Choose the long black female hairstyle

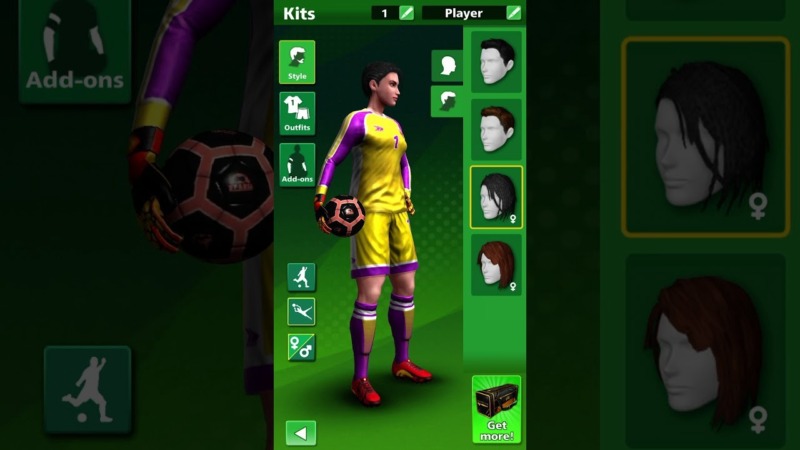click(496, 197)
